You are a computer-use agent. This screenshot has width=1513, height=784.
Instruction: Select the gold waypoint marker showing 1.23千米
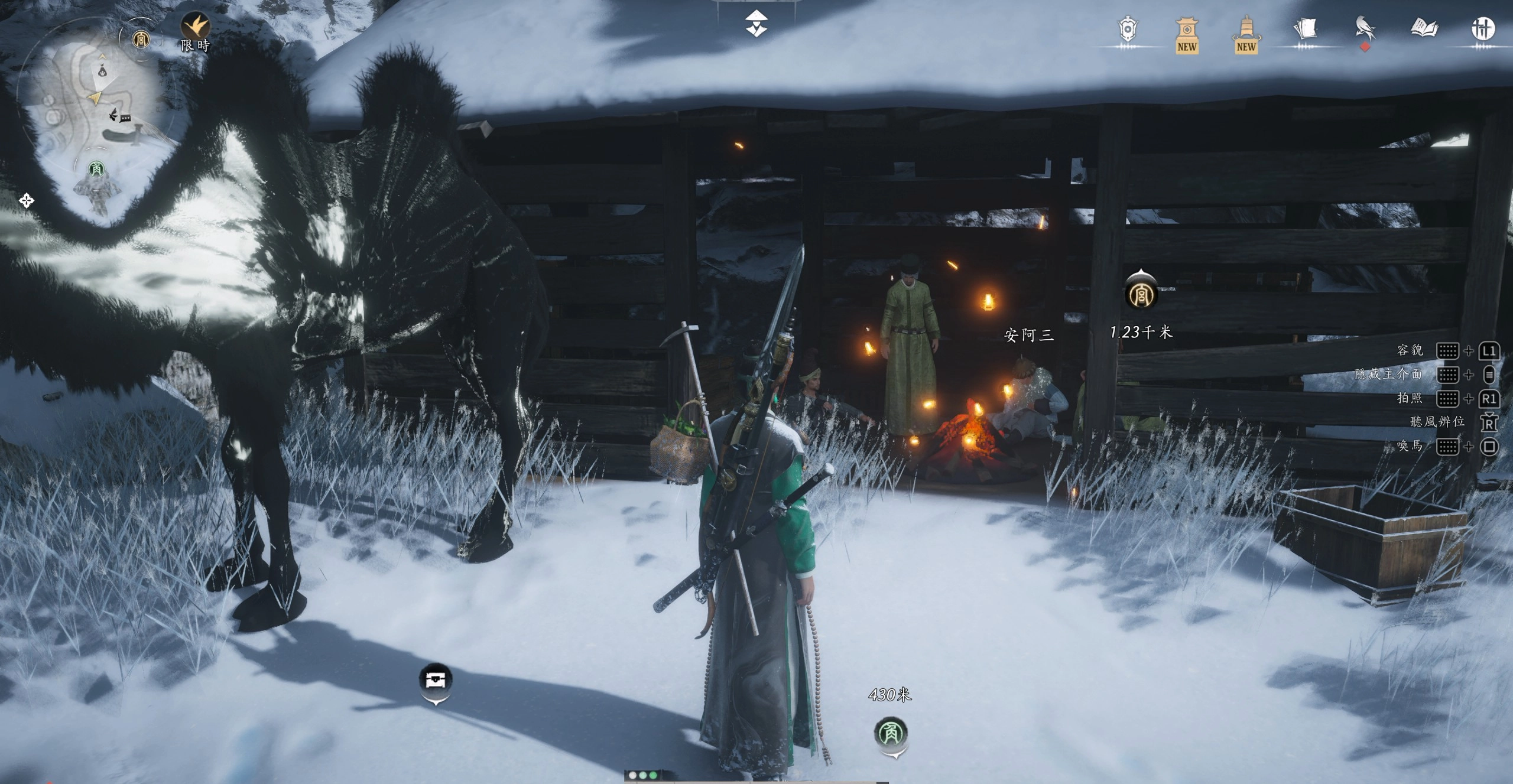tap(1140, 294)
